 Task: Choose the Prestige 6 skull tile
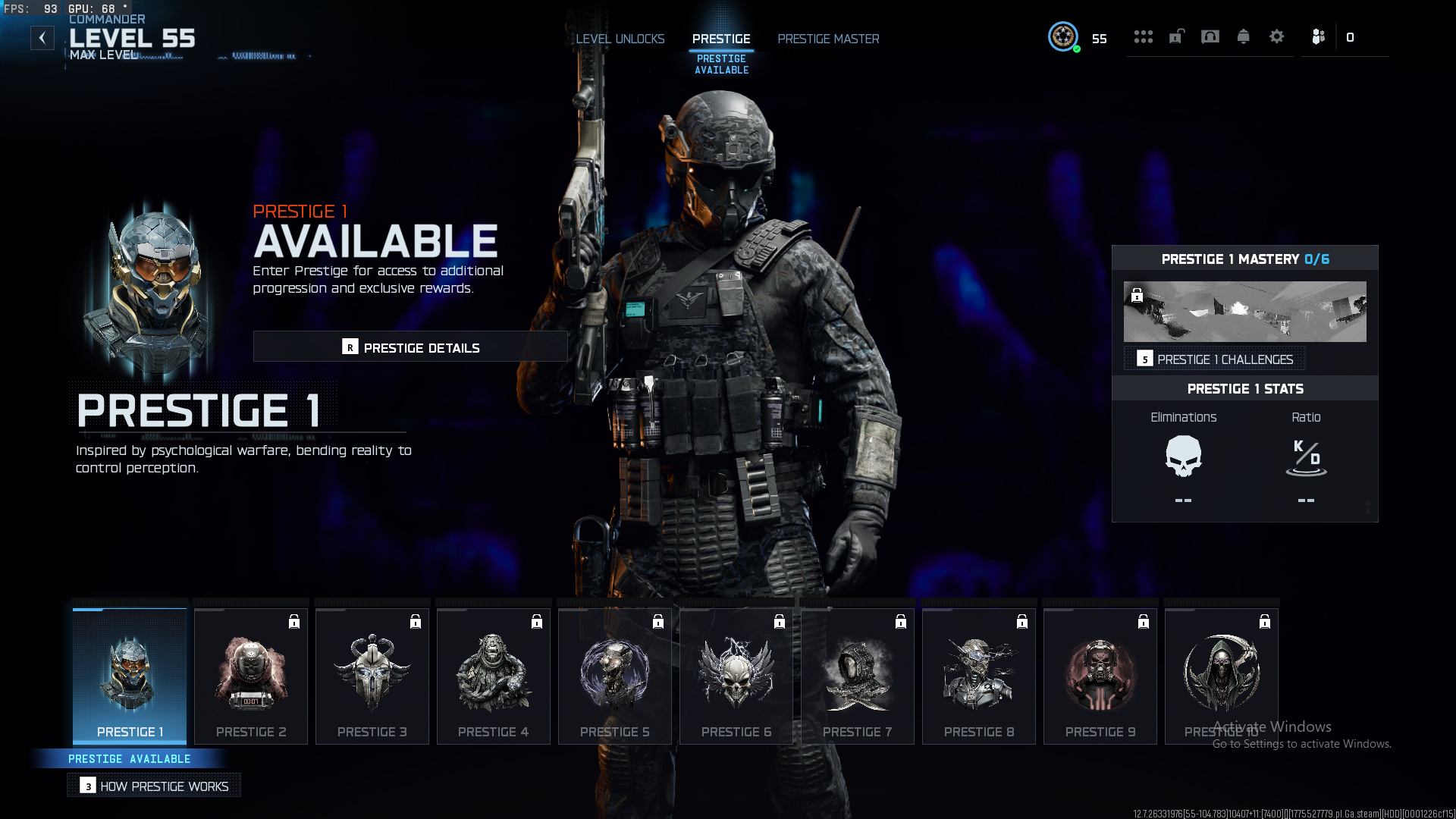(736, 676)
